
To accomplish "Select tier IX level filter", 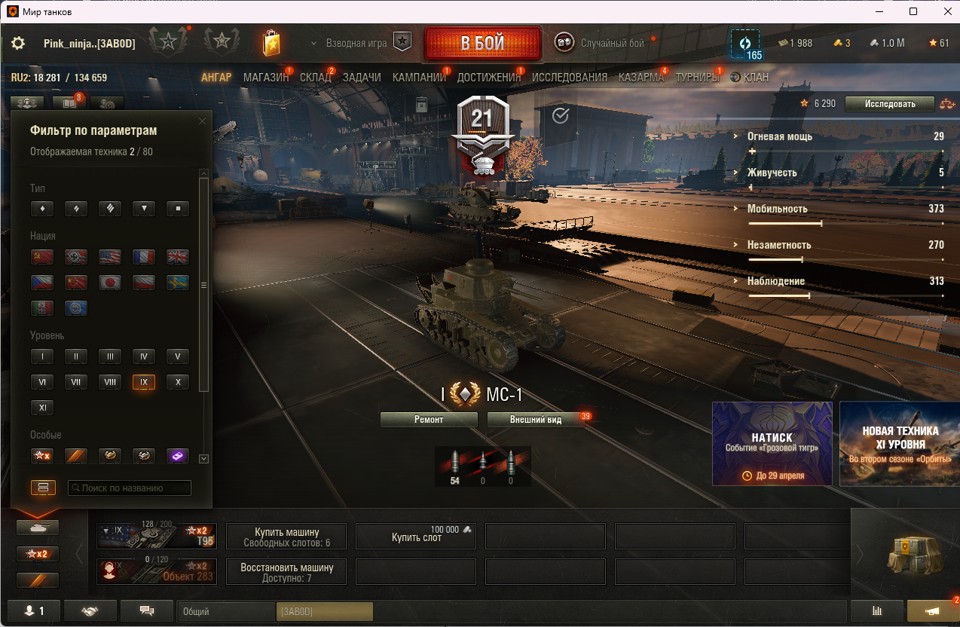I will (143, 382).
